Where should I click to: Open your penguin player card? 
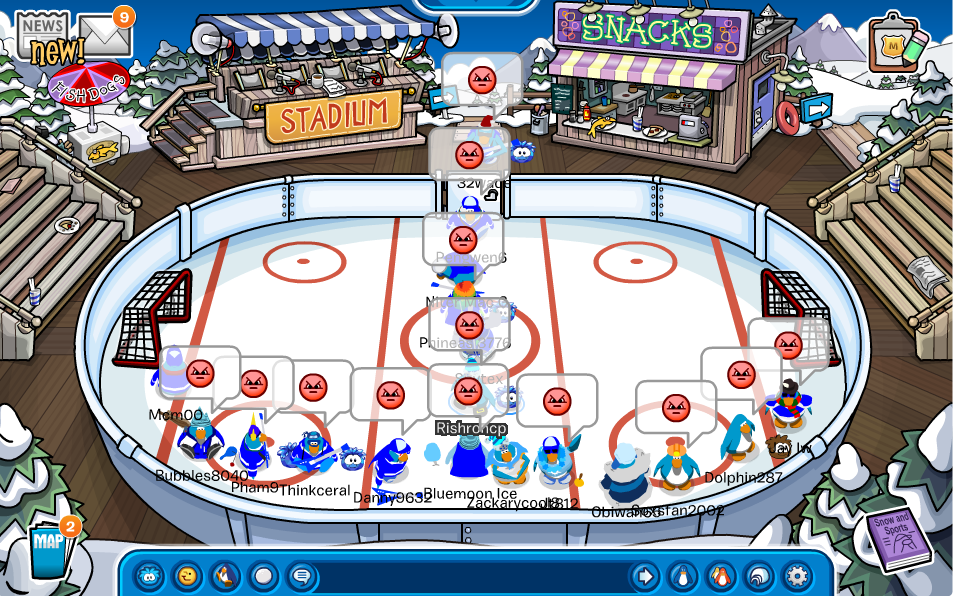683,576
